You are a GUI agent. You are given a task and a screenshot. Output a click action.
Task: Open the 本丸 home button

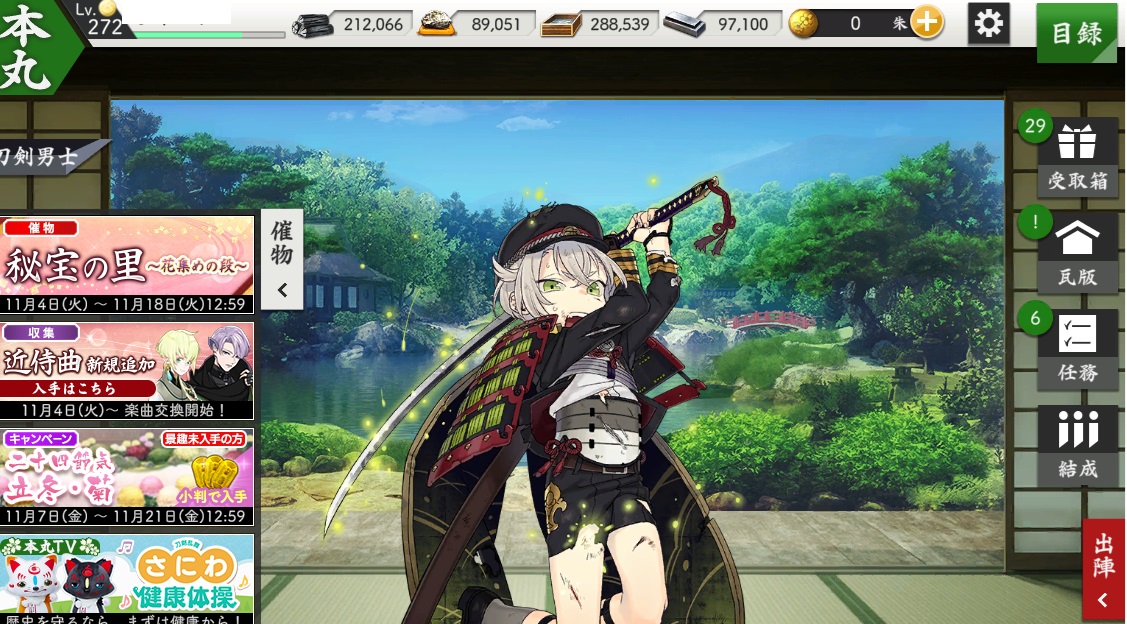pos(30,45)
